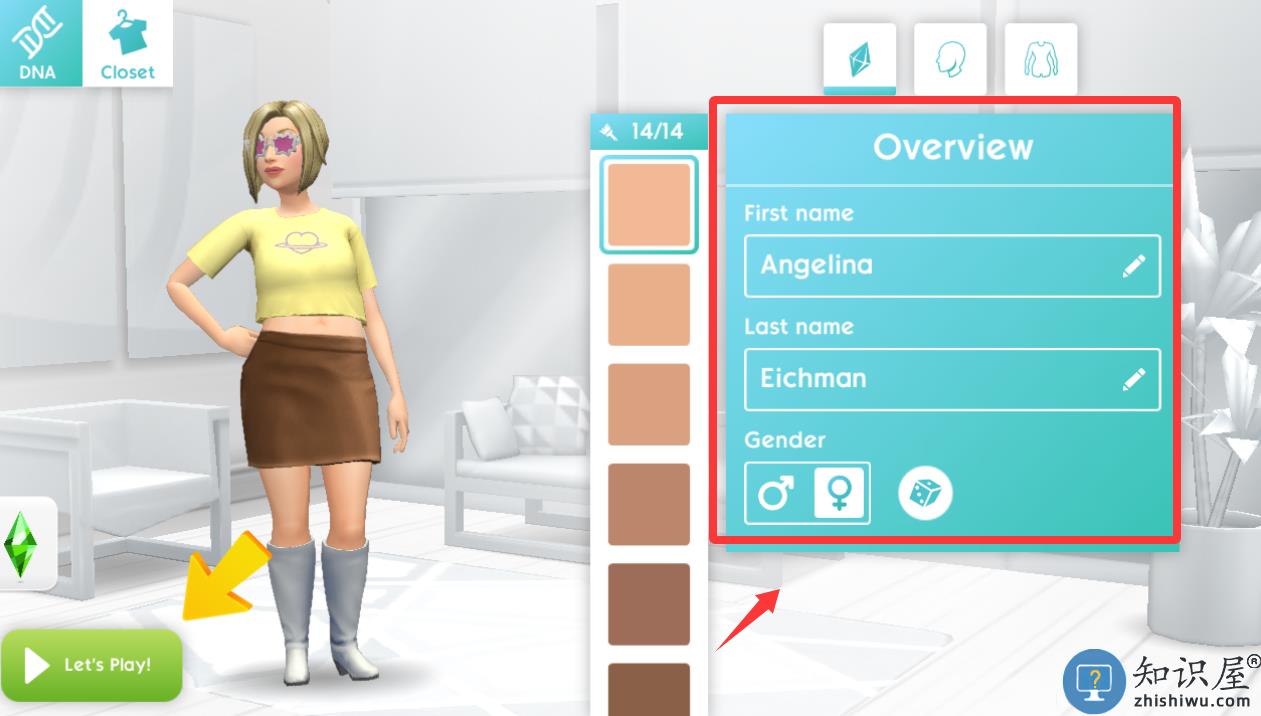Choose the female gender option
Image resolution: width=1261 pixels, height=716 pixels.
click(839, 493)
